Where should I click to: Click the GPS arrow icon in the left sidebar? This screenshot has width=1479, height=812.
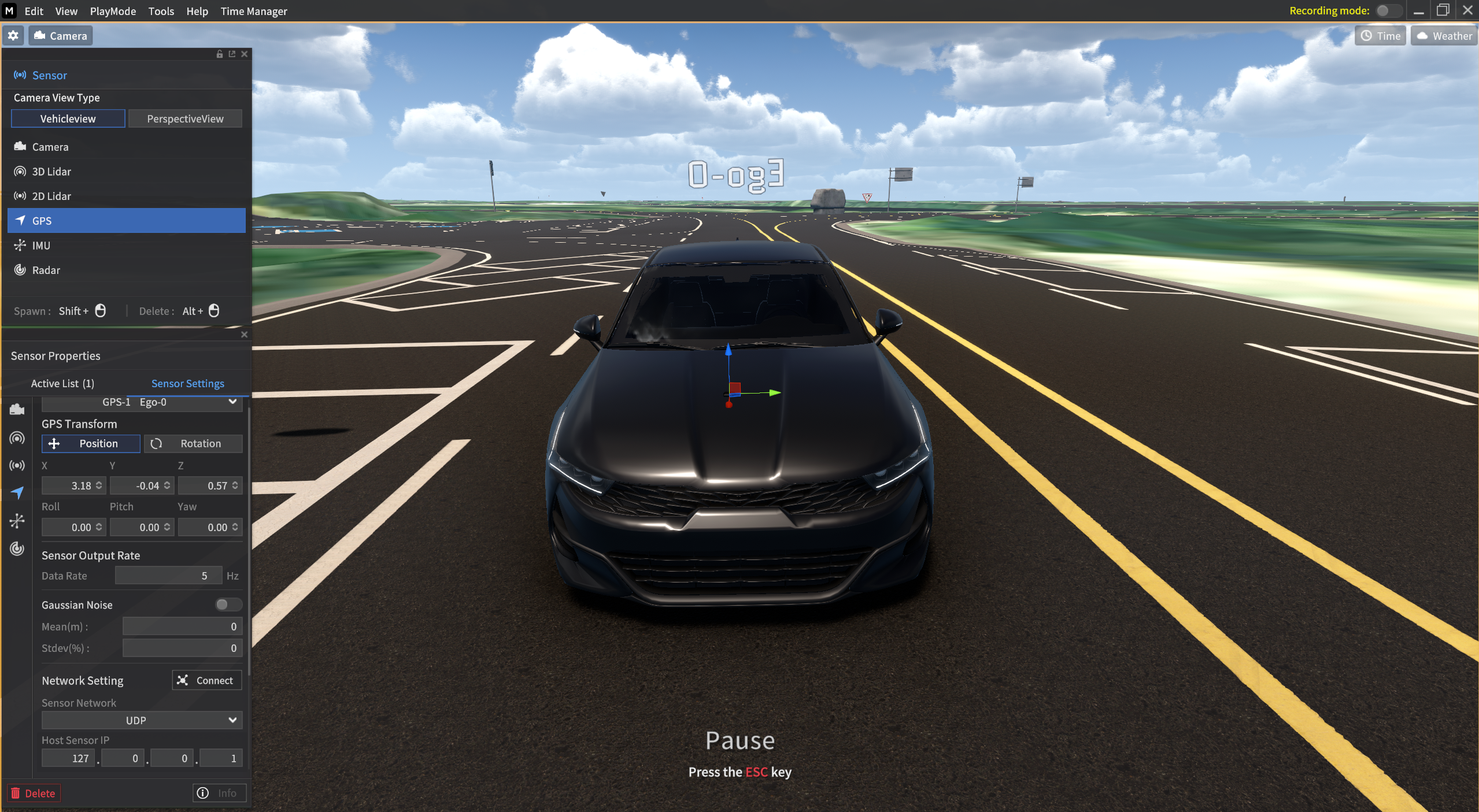click(x=18, y=493)
